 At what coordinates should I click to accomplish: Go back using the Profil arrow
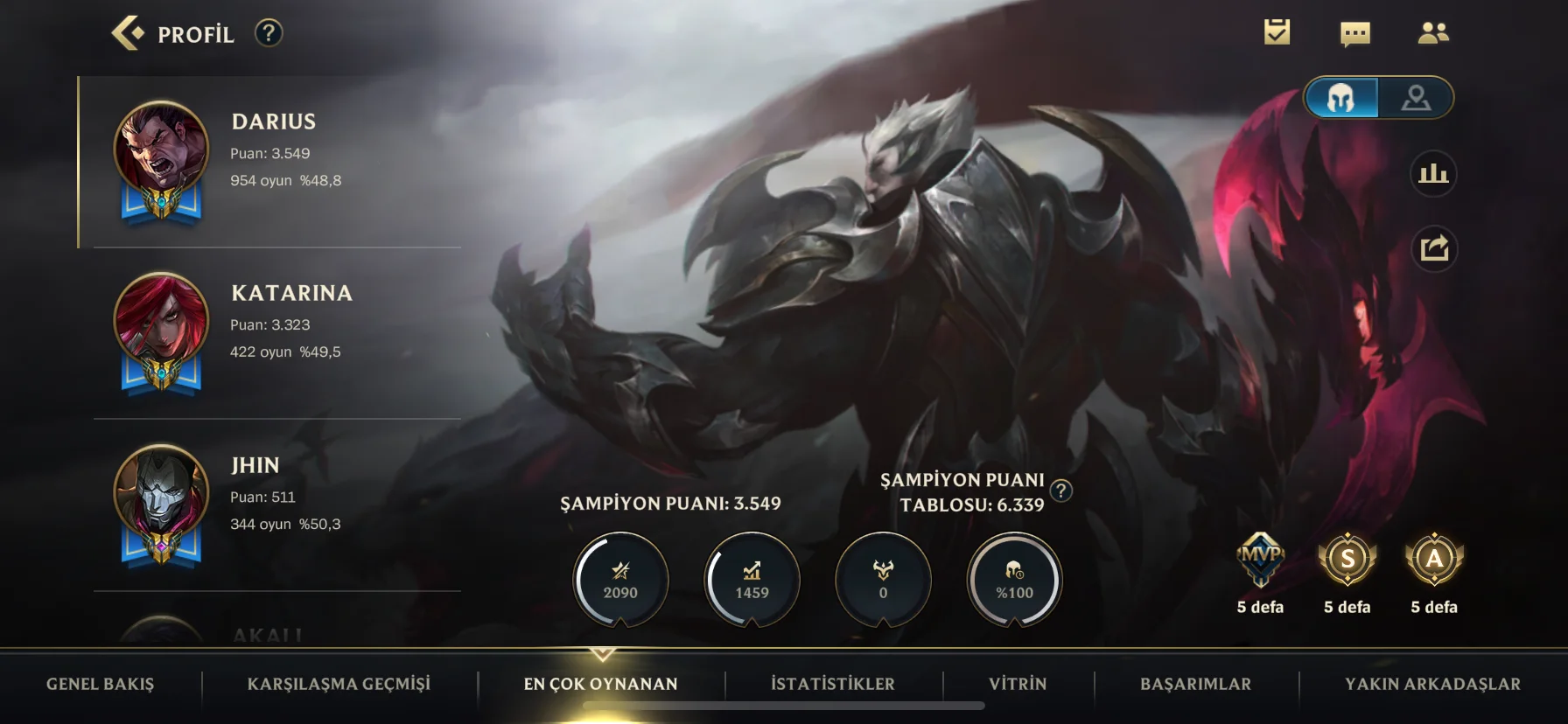coord(128,33)
